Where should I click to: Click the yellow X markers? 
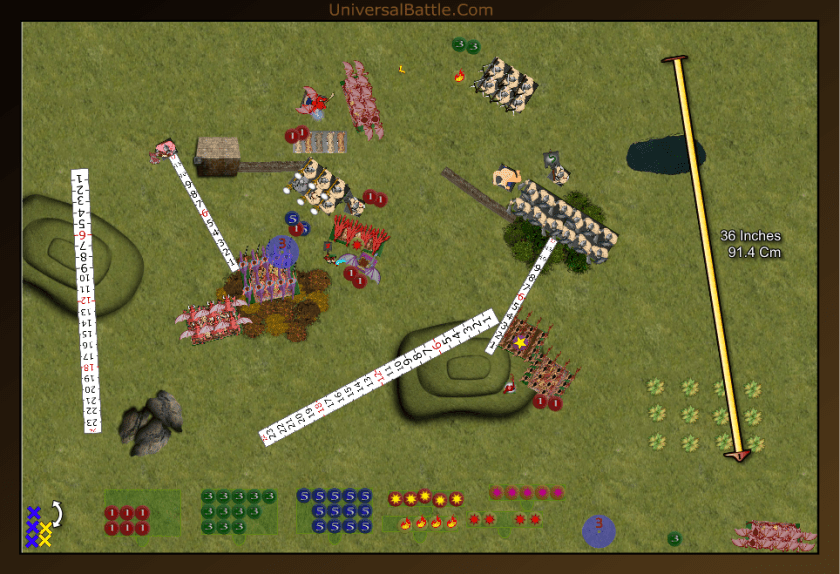pos(45,534)
